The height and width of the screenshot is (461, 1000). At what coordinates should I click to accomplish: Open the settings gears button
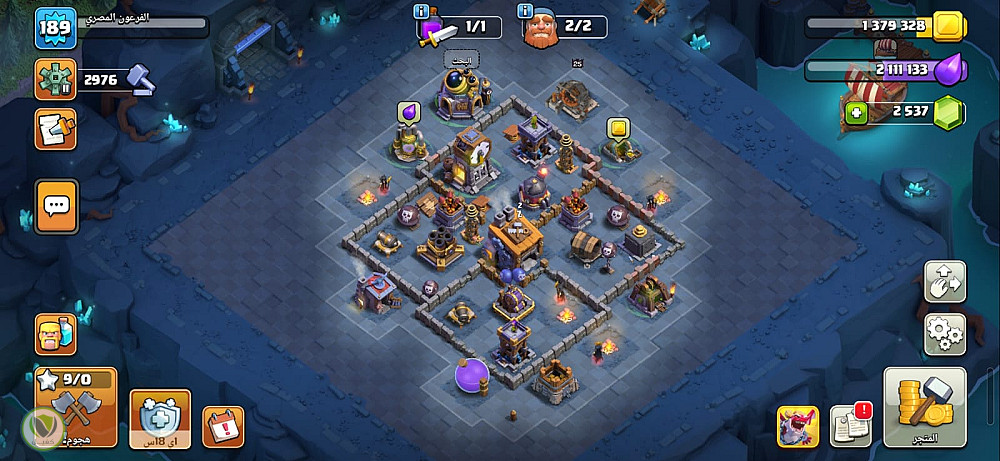(944, 334)
